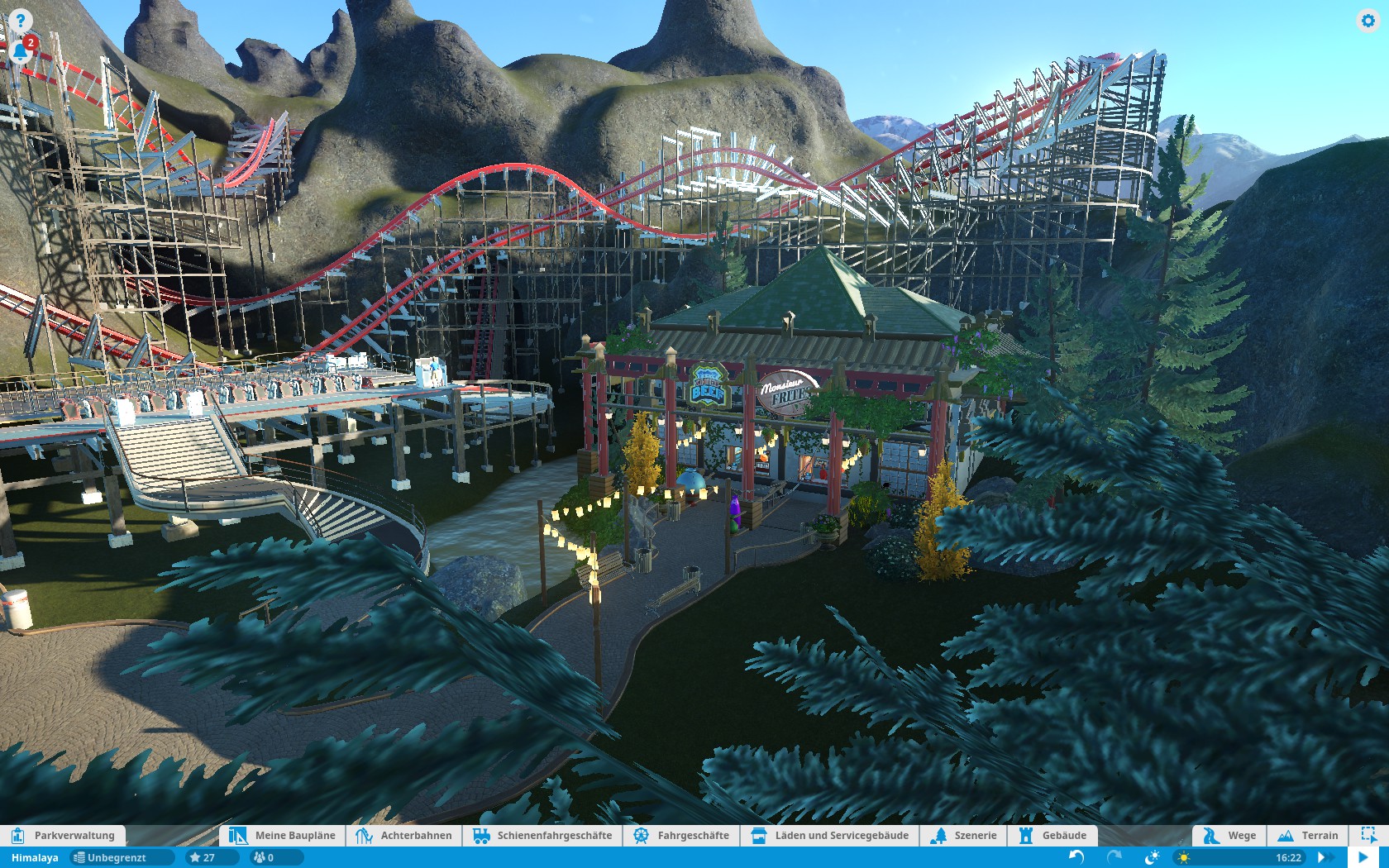Open the notifications bell

21,51
